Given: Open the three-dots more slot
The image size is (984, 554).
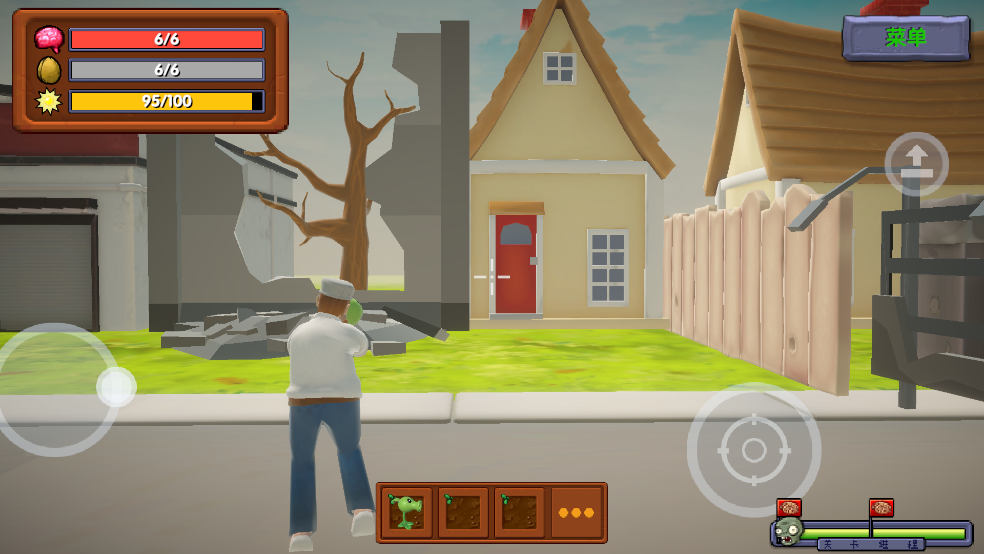Looking at the screenshot, I should coord(577,512).
